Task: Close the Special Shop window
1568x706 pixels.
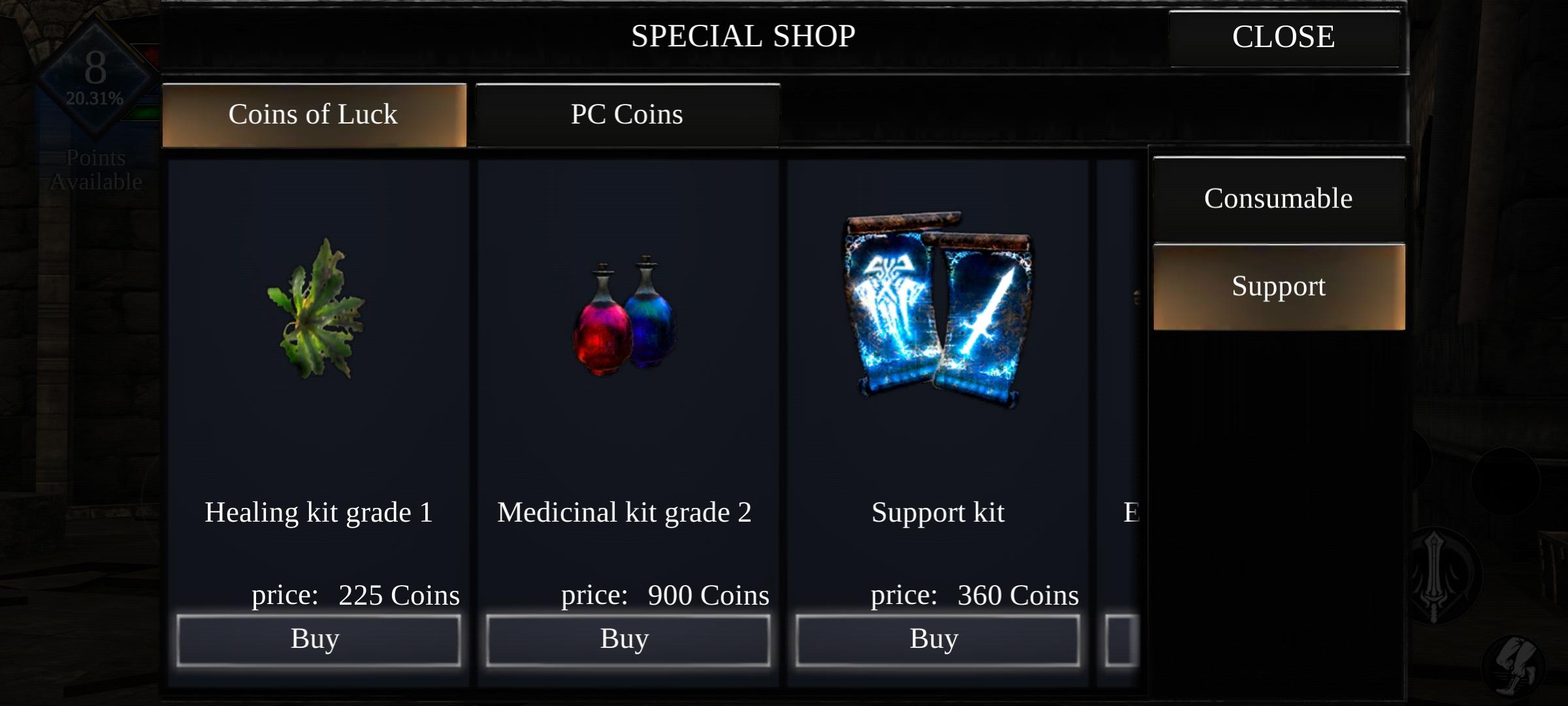Action: (1283, 36)
